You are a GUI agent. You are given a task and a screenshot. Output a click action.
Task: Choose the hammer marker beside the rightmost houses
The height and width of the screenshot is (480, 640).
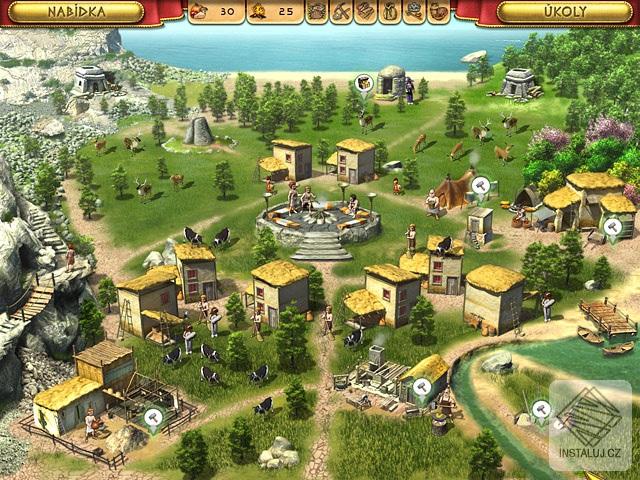click(611, 233)
